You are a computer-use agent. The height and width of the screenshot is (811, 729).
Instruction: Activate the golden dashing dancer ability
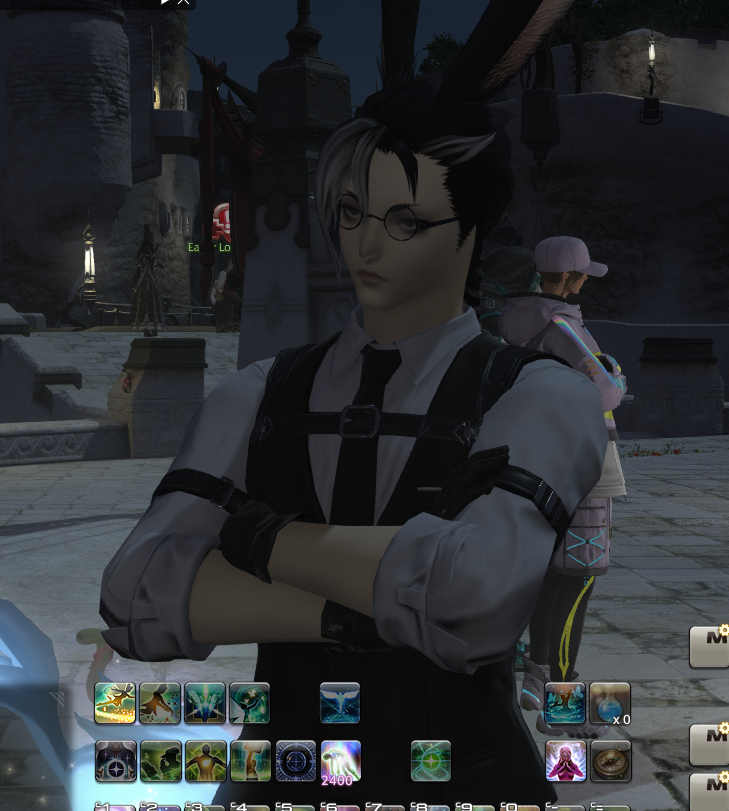point(115,703)
